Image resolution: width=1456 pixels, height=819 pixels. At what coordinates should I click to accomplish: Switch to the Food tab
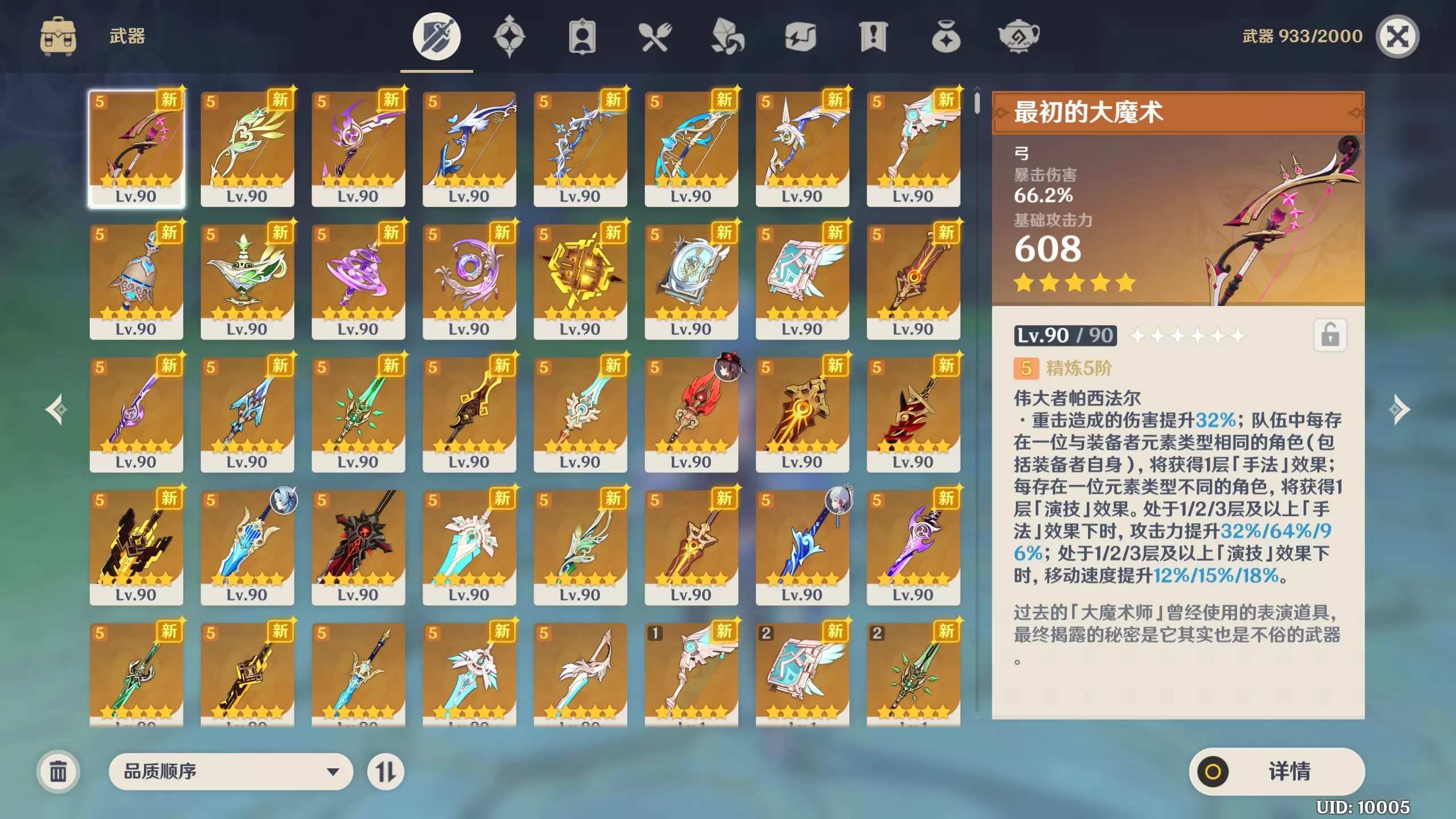pos(655,37)
